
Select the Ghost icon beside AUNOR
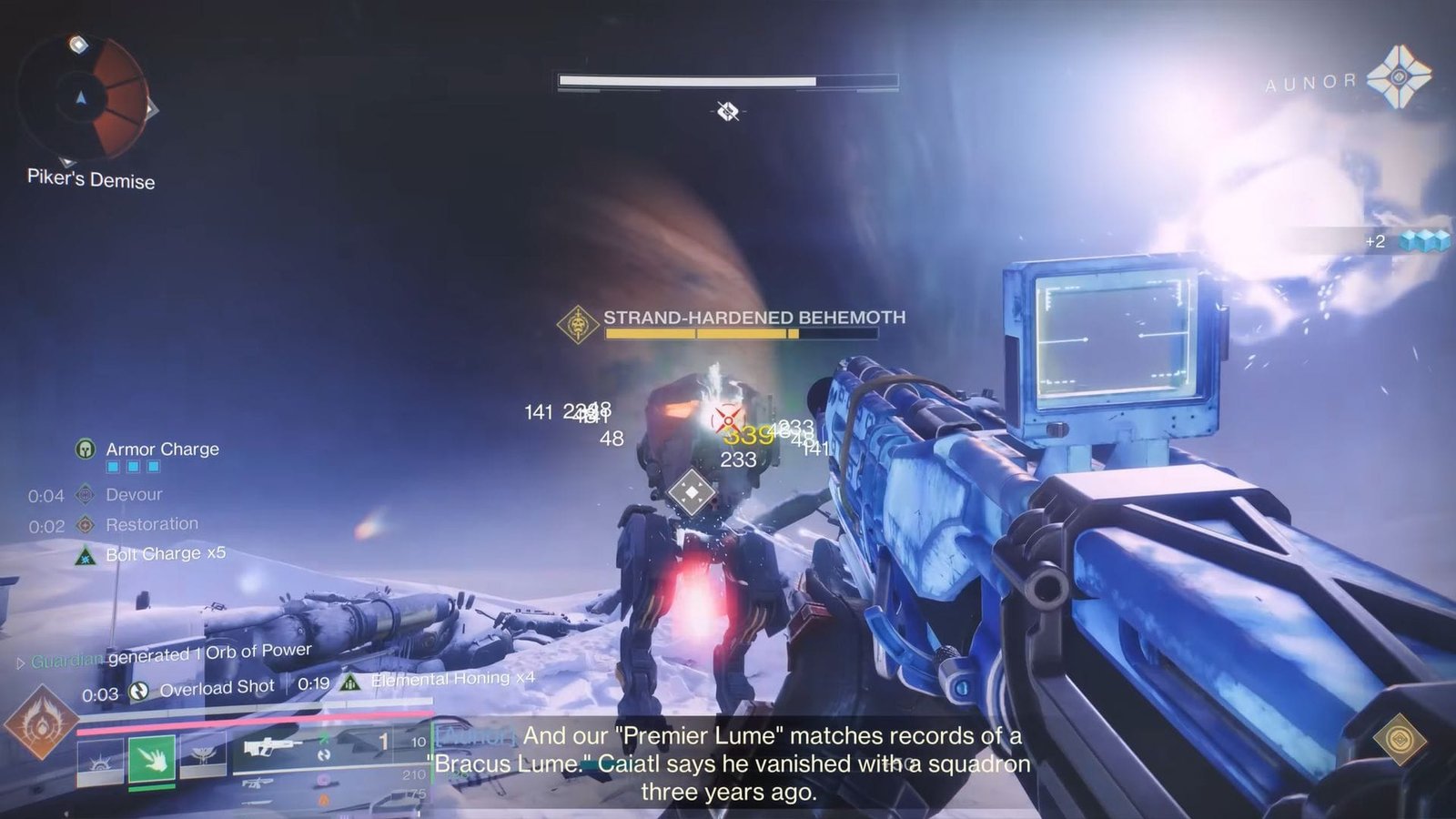click(x=1399, y=76)
